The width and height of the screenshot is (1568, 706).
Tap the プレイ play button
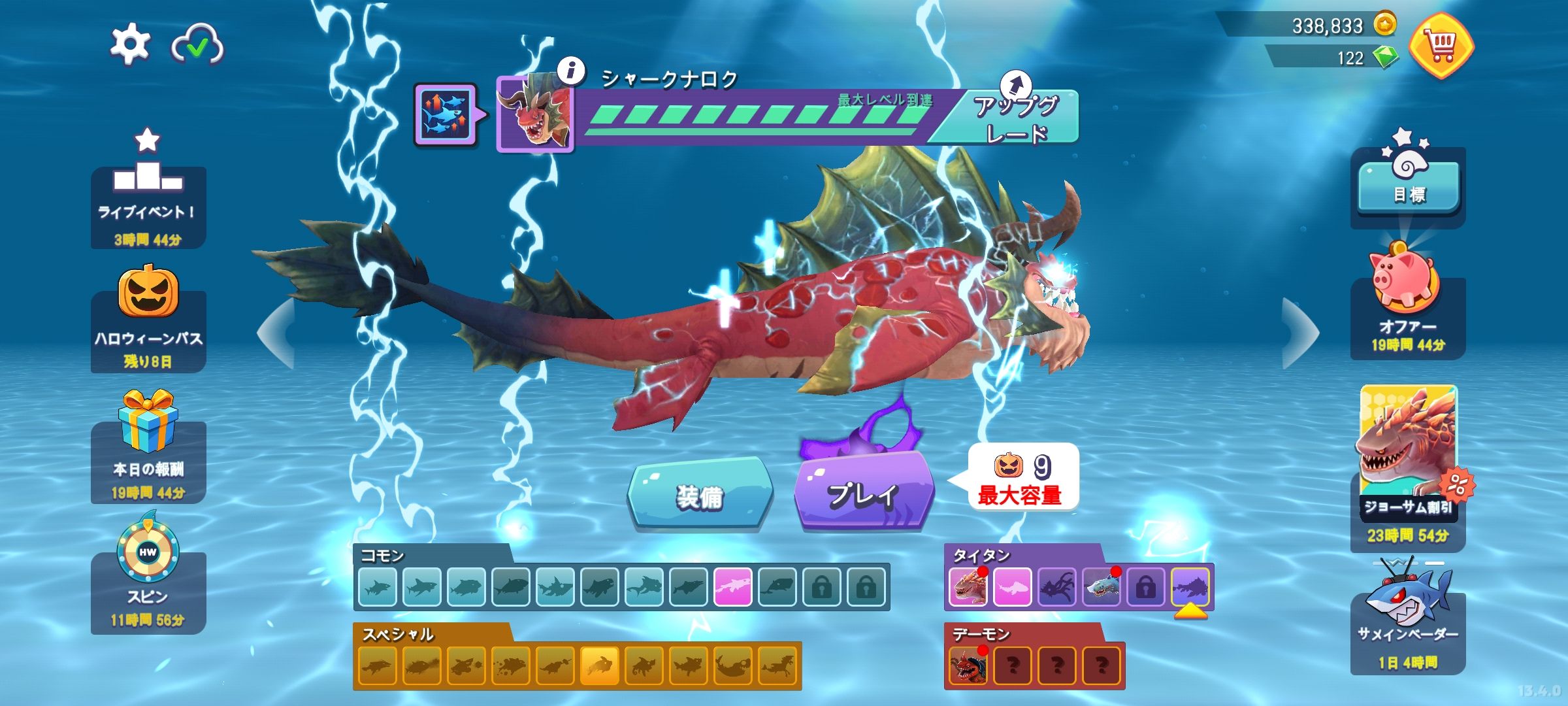click(x=863, y=494)
